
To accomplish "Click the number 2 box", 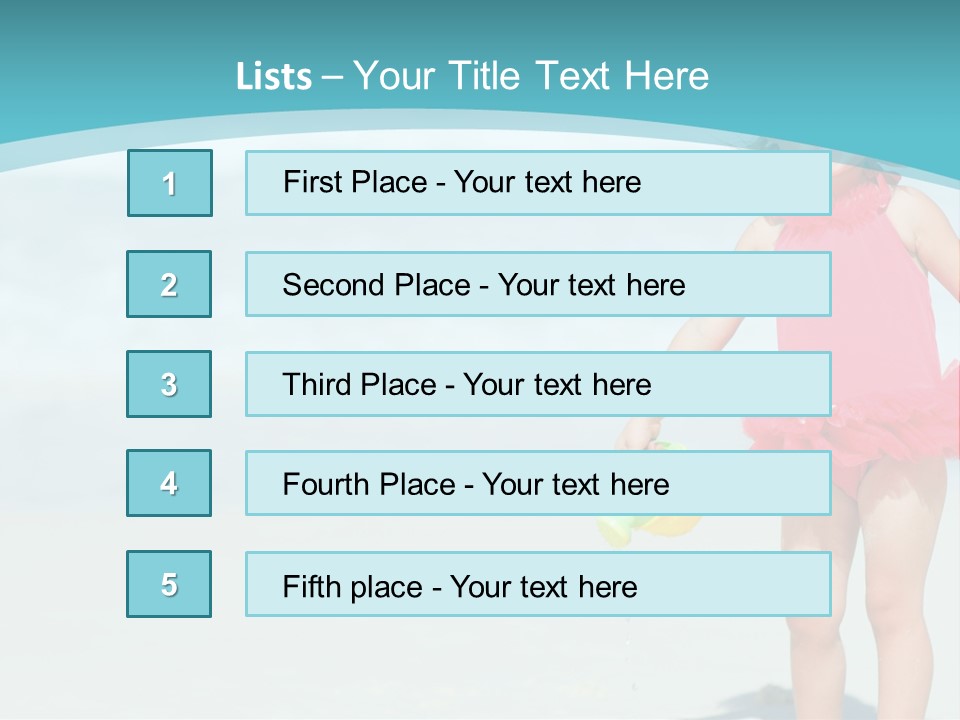I will tap(169, 284).
